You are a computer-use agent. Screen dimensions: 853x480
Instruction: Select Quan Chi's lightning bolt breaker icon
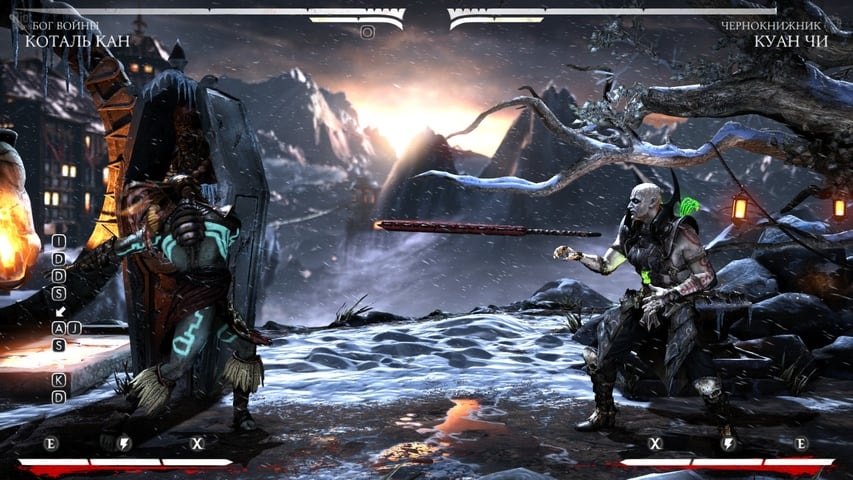[728, 443]
